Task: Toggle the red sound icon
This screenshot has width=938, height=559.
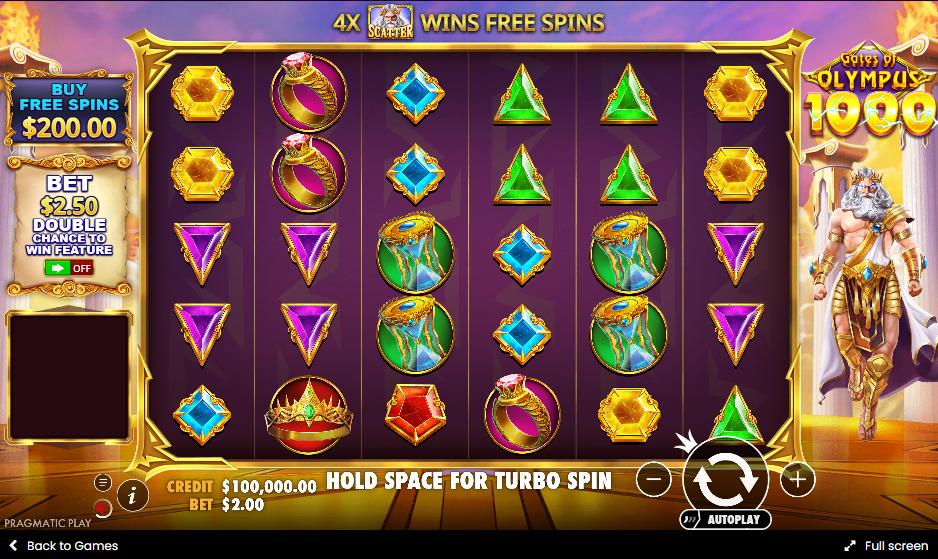Action: [x=103, y=506]
